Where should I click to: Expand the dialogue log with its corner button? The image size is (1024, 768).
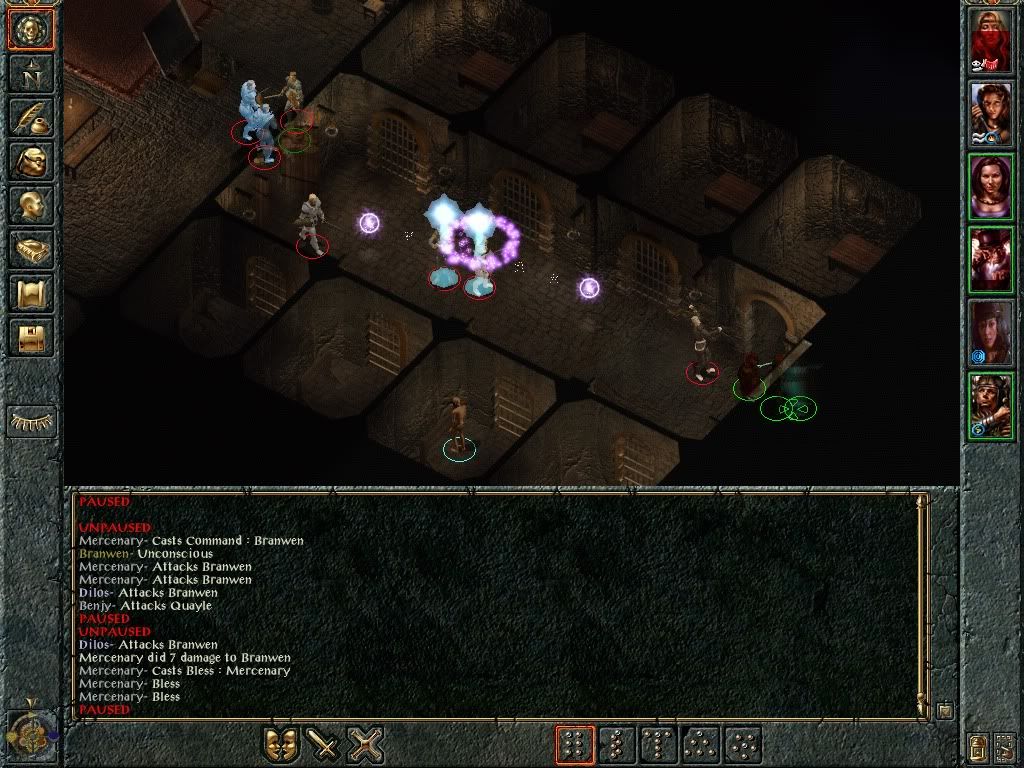tap(944, 711)
